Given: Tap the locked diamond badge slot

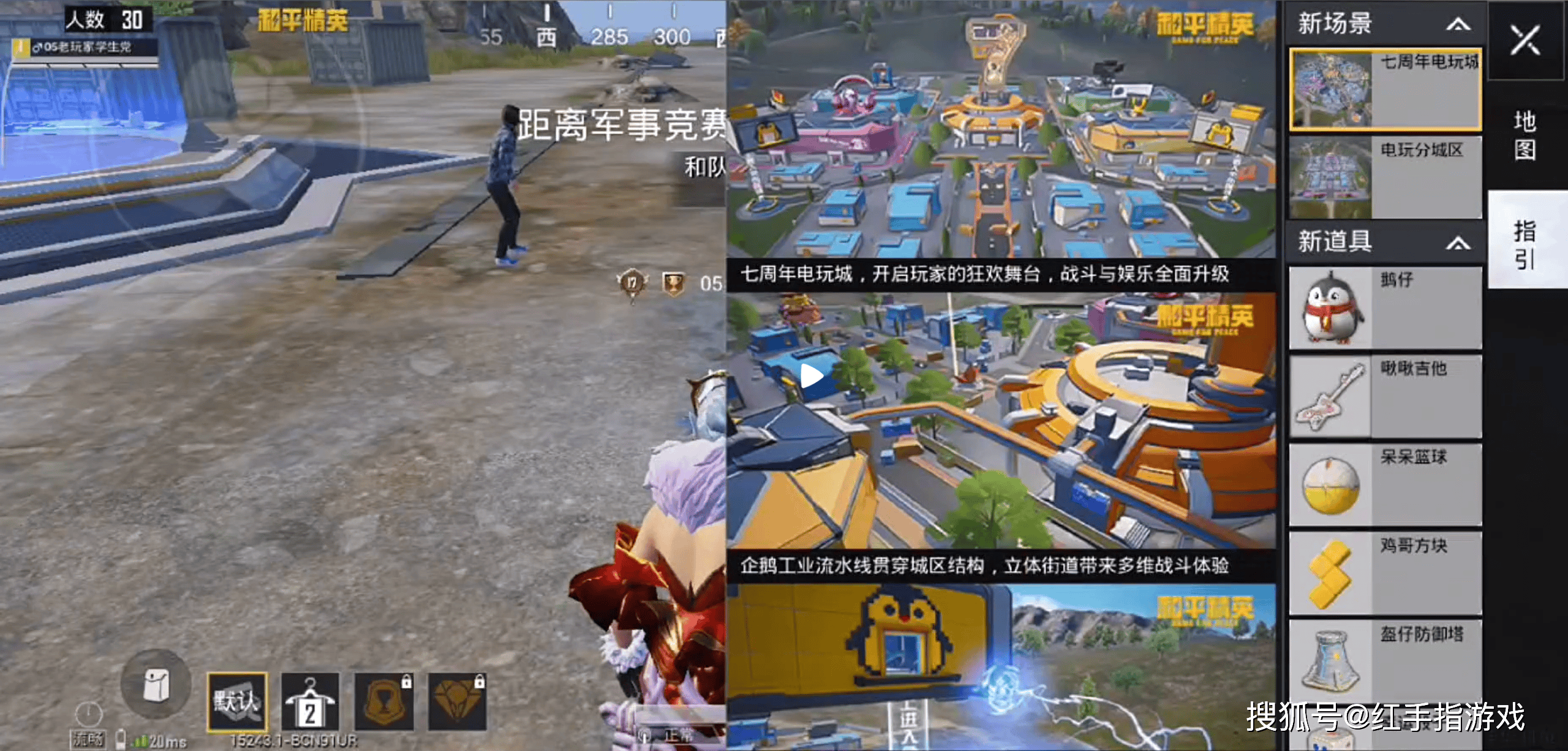Looking at the screenshot, I should pyautogui.click(x=458, y=701).
